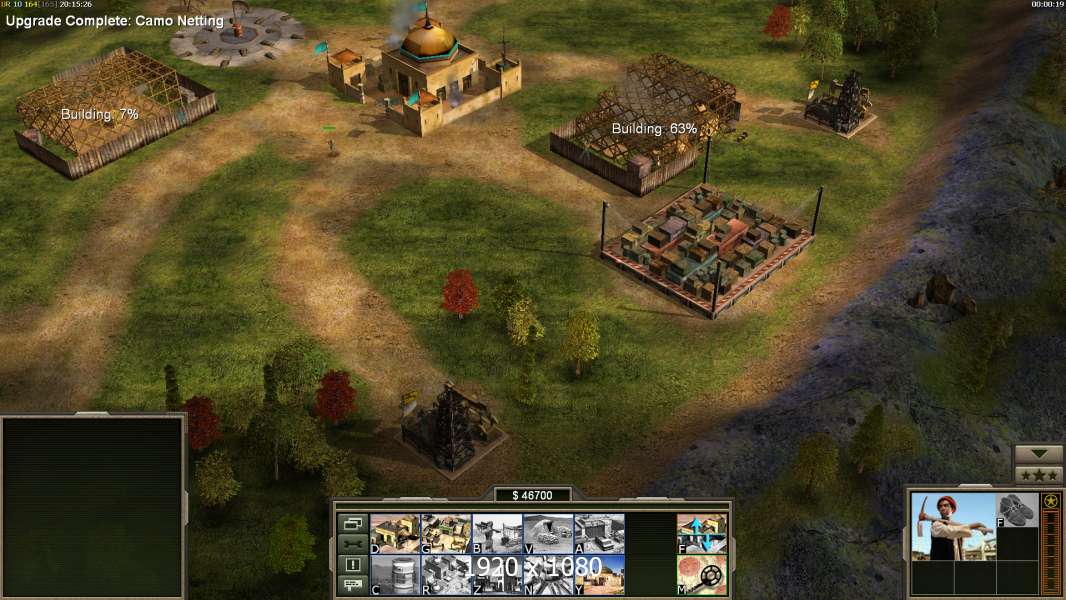This screenshot has height=600, width=1066.
Task: Click the worker shoes upgrade icon
Action: tap(1018, 510)
